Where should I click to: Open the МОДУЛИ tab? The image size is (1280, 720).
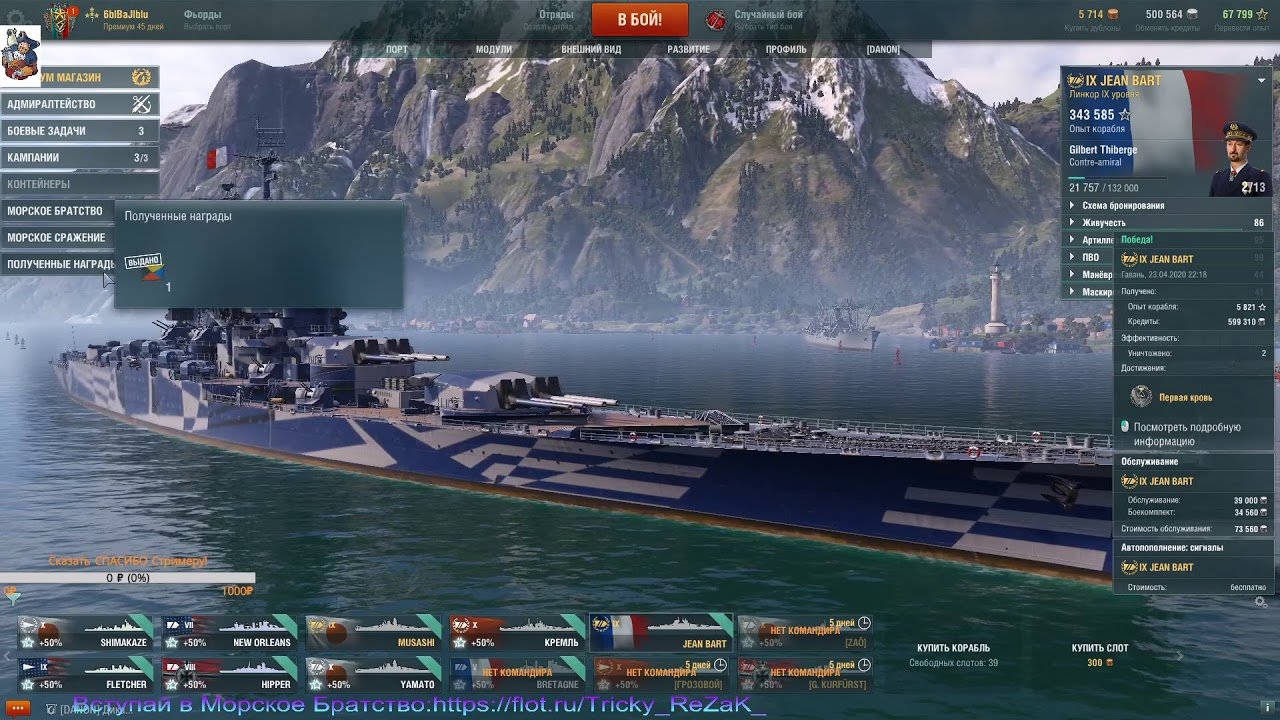493,49
